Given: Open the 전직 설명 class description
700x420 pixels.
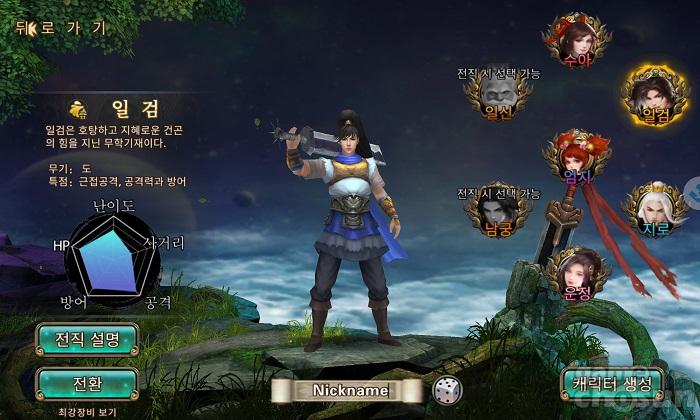Looking at the screenshot, I should tap(87, 339).
